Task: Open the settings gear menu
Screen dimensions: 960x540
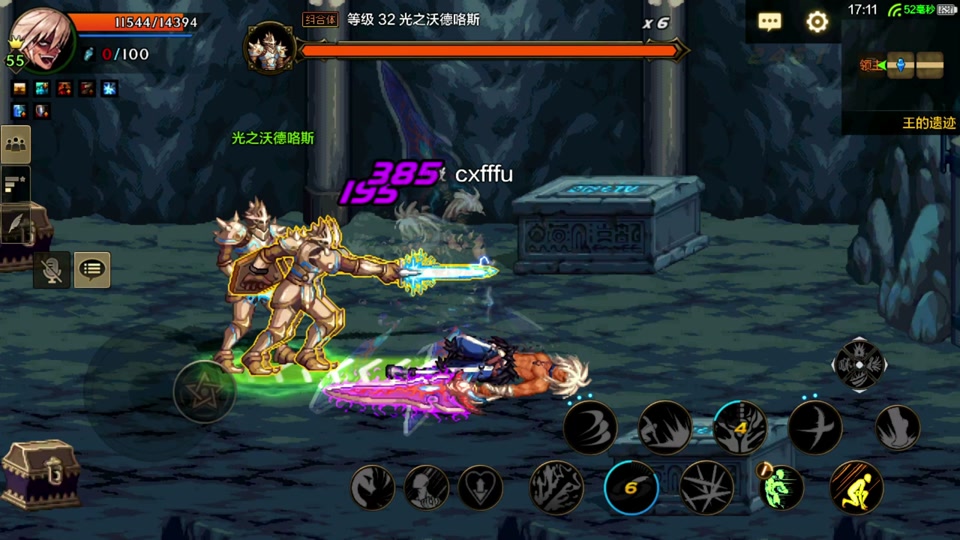Action: (817, 22)
